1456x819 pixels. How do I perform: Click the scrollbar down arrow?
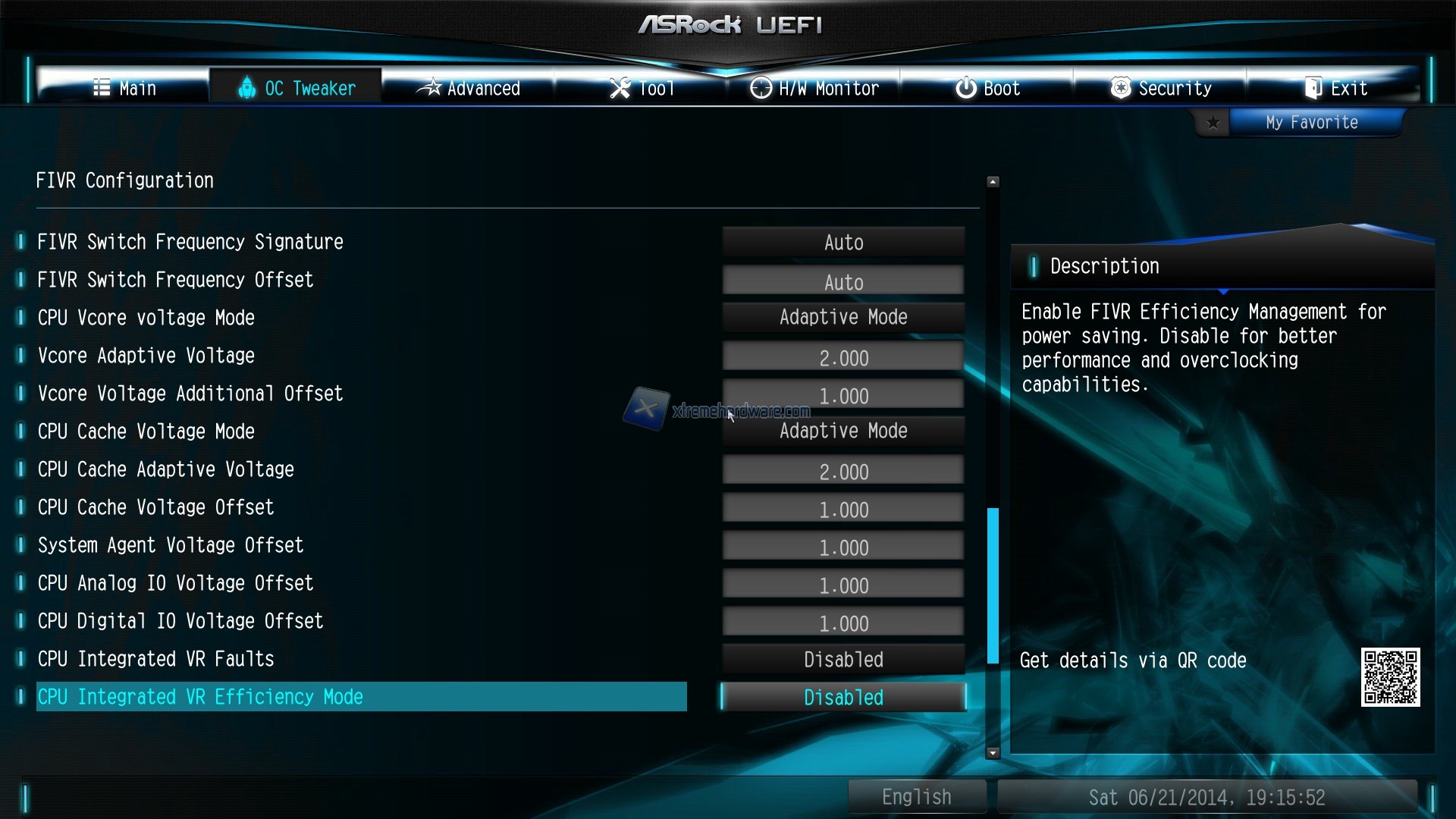[x=993, y=753]
